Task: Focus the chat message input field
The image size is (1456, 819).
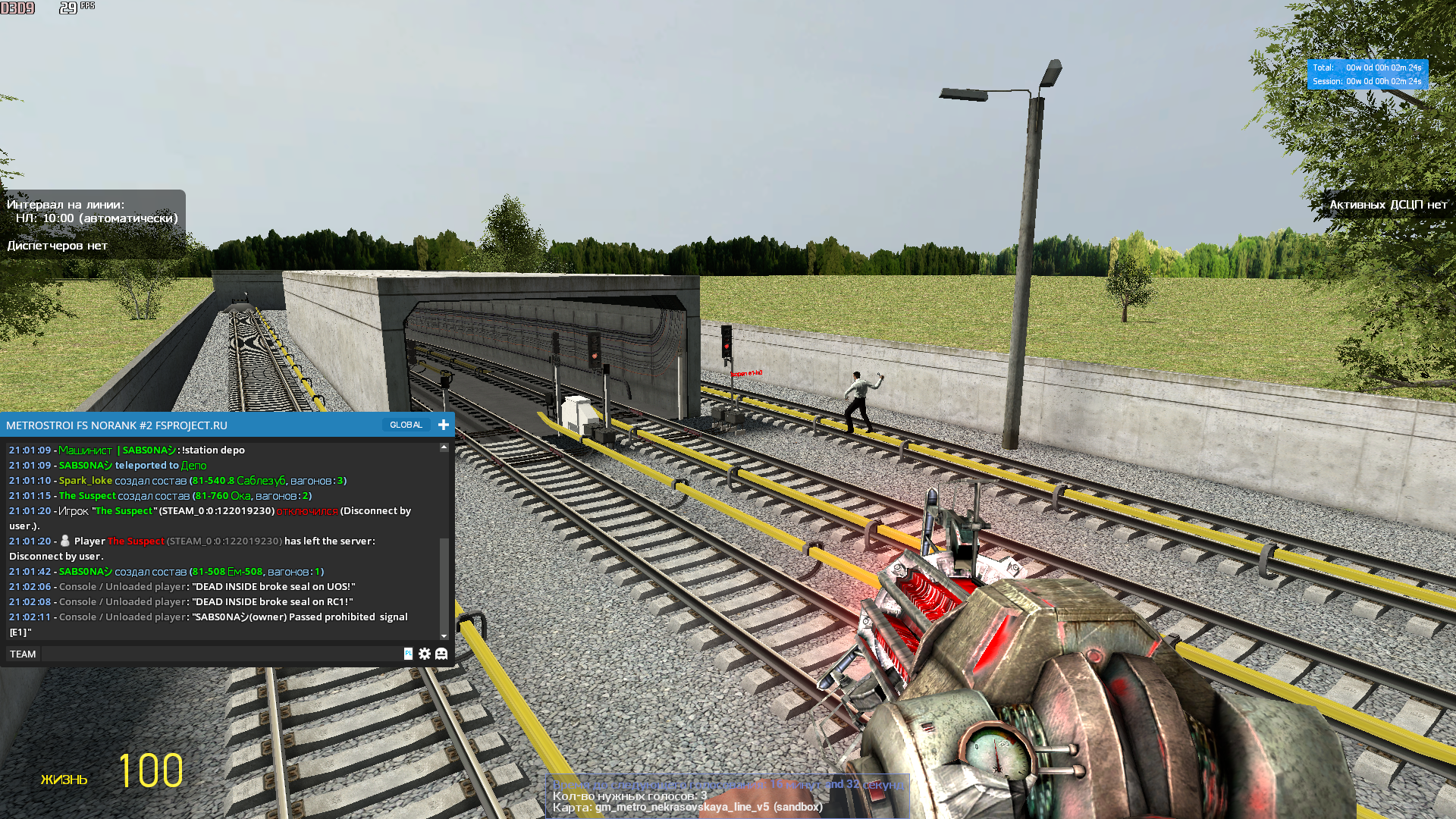Action: [x=220, y=654]
